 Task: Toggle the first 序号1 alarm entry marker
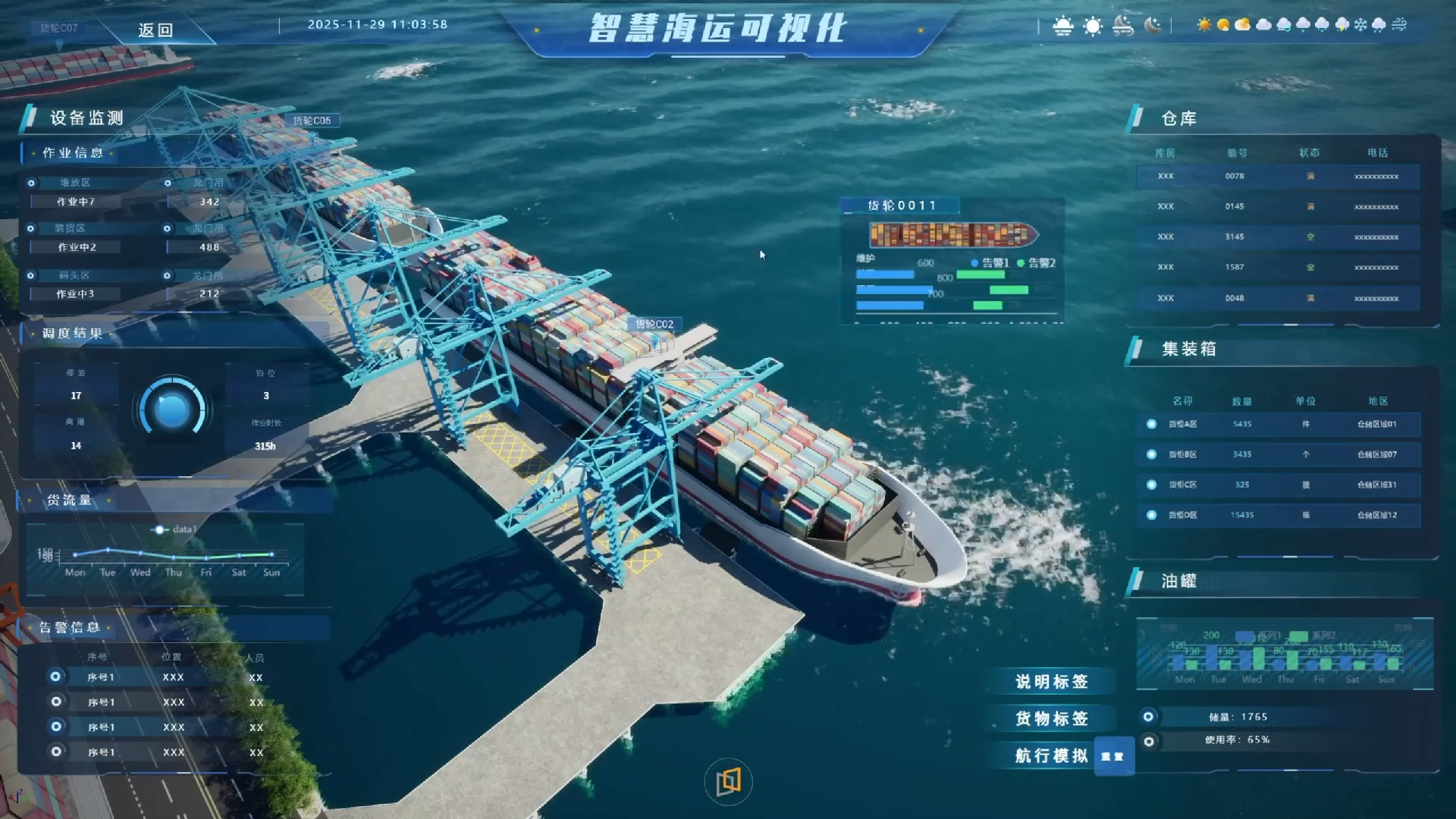click(55, 676)
